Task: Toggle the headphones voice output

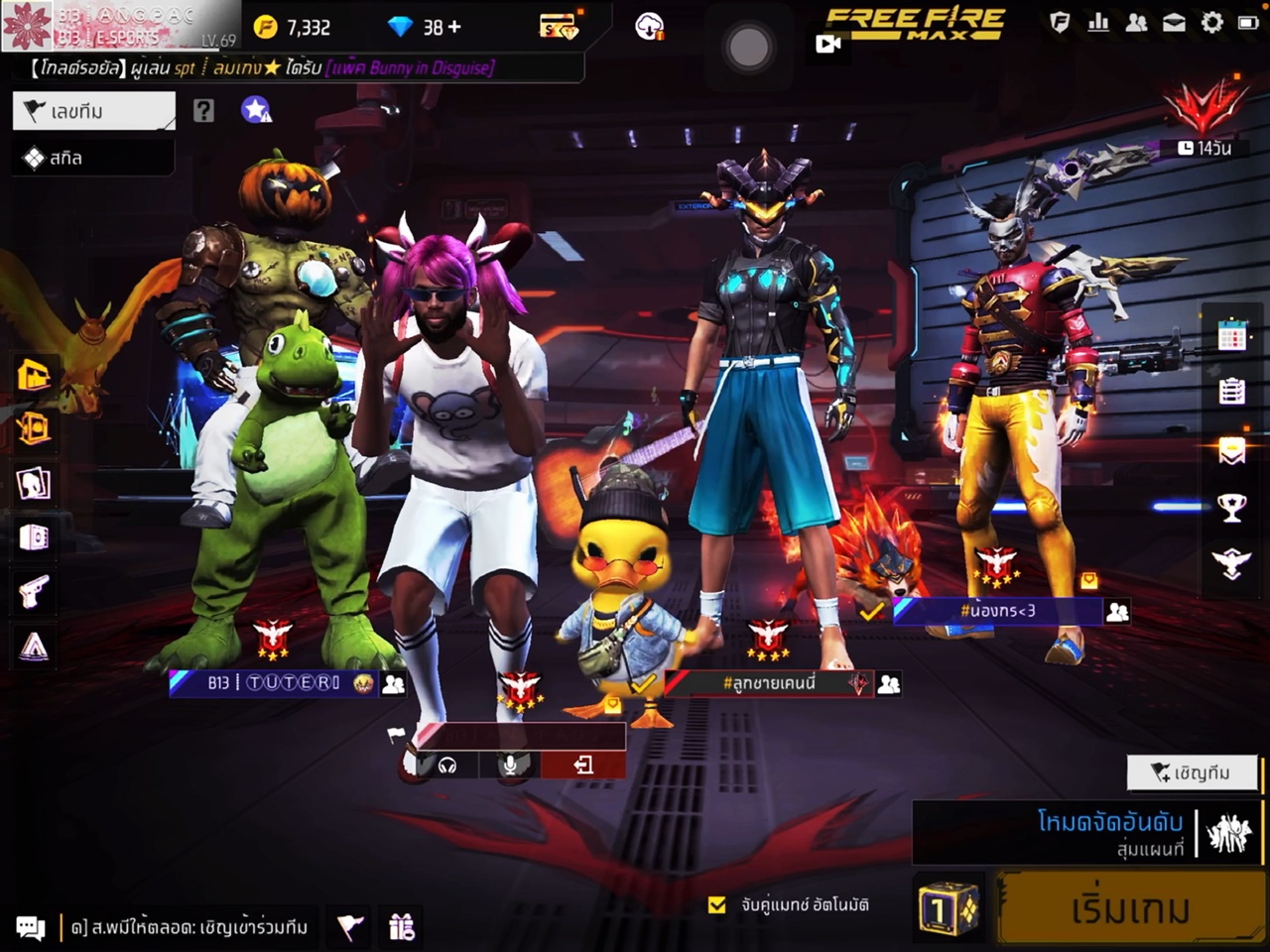Action: (449, 764)
